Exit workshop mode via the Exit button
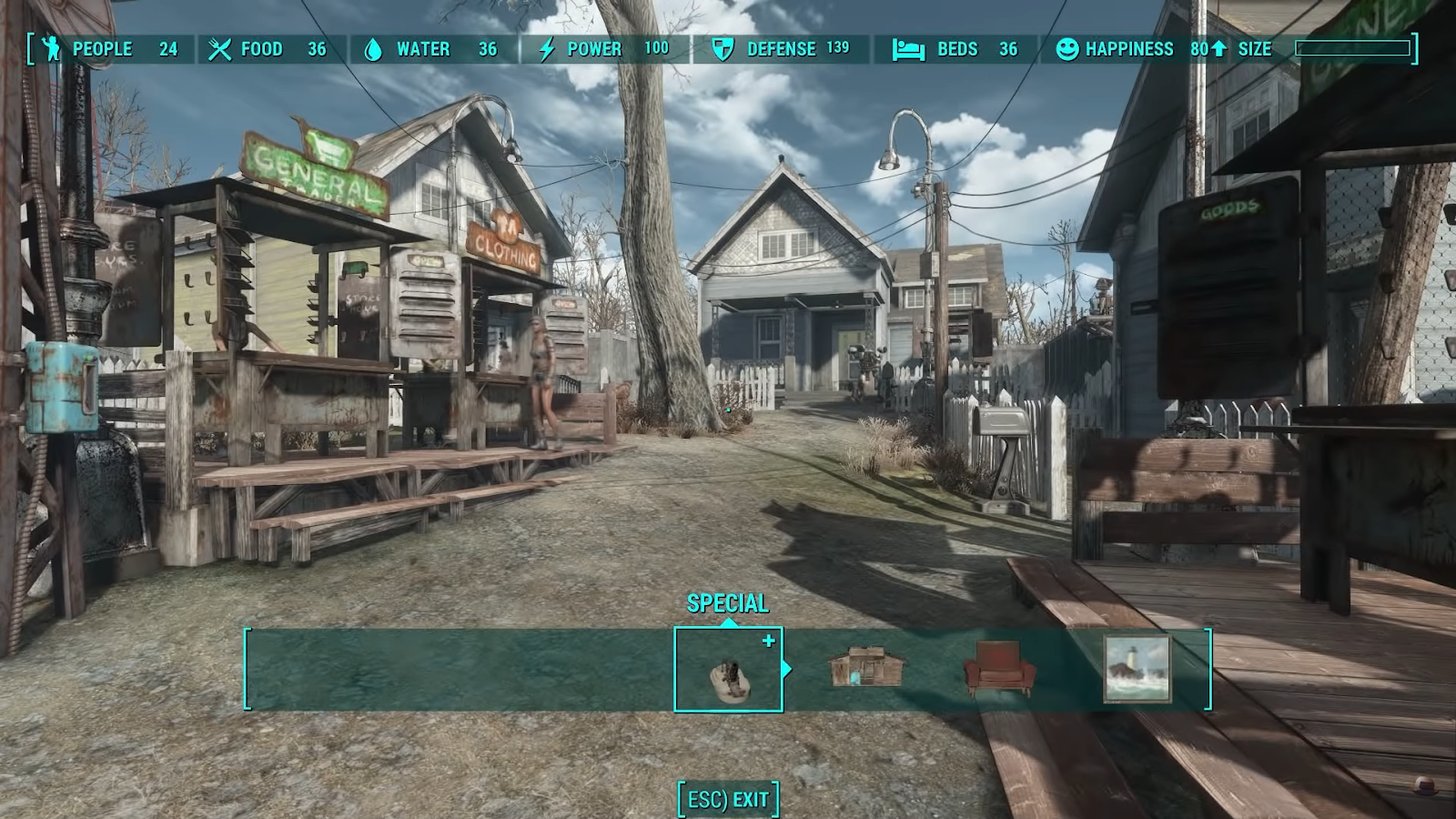 [728, 800]
